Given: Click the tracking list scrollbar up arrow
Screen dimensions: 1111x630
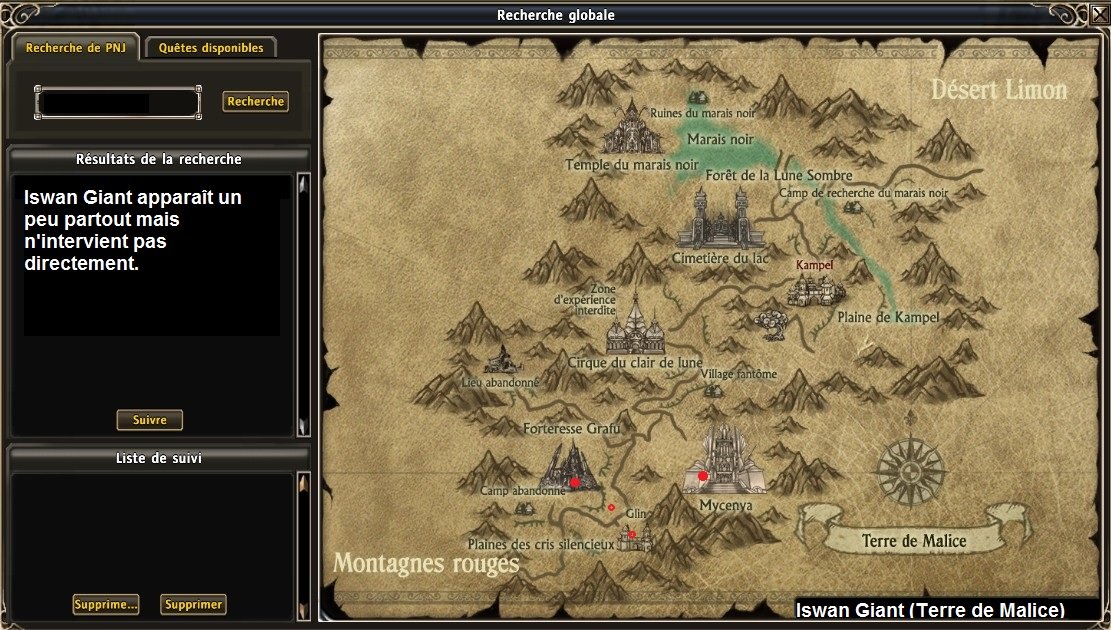Looking at the screenshot, I should pos(304,481).
